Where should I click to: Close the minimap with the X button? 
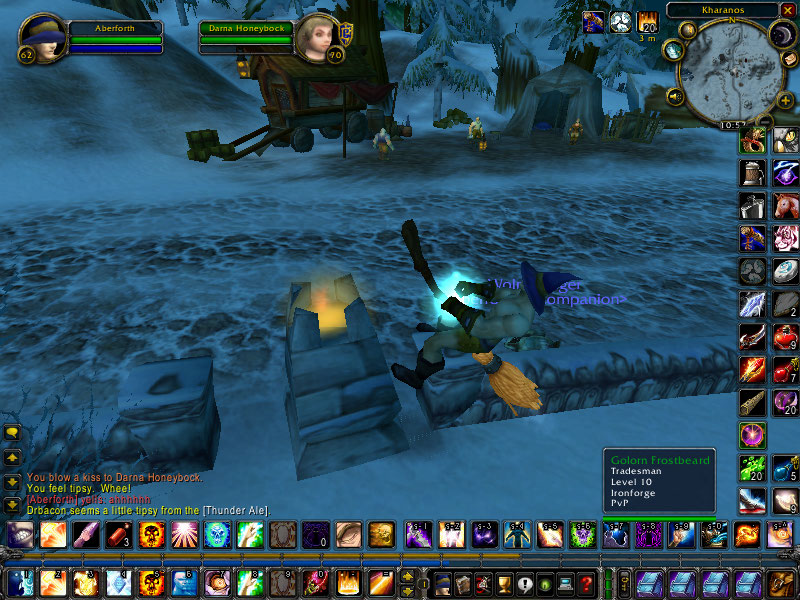[x=788, y=10]
